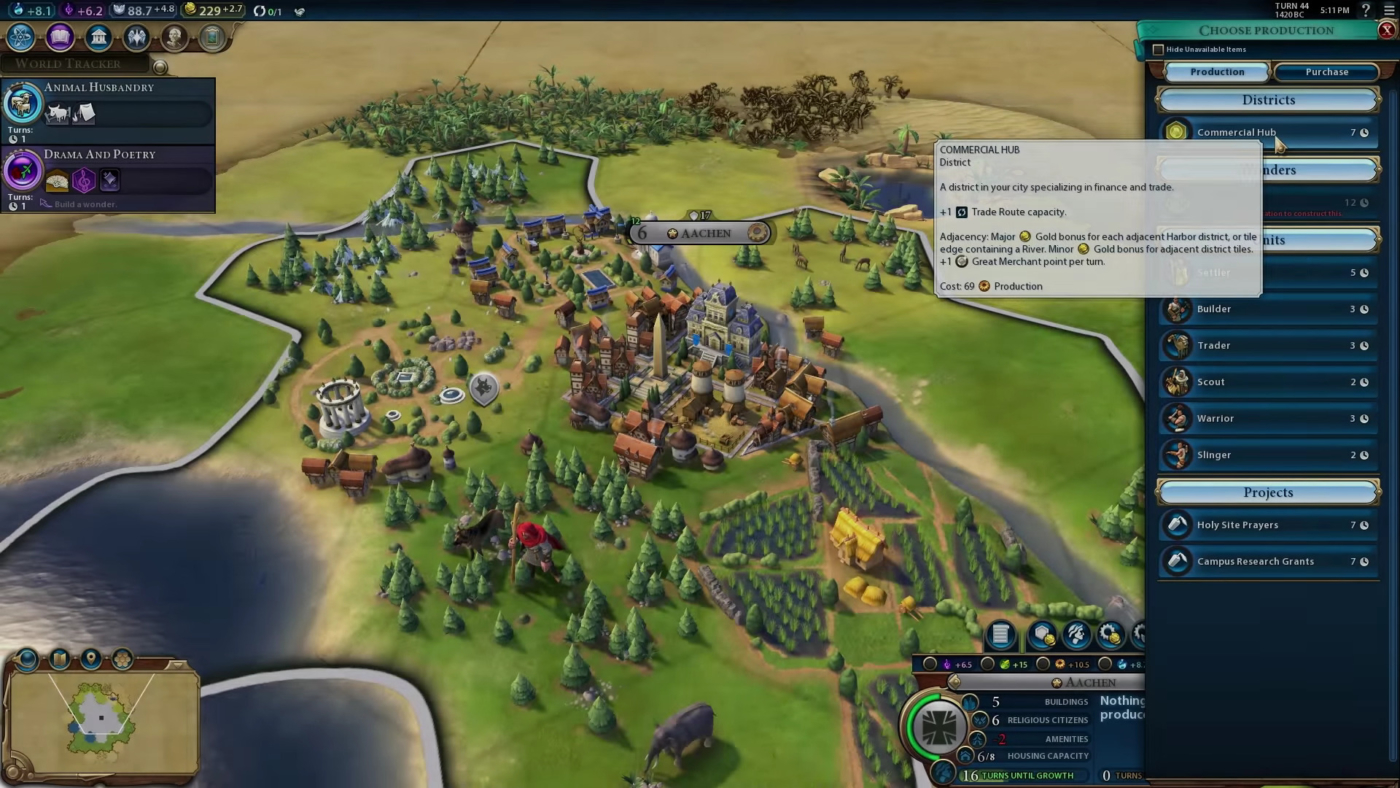The image size is (1400, 788).
Task: Open the Technology tree via the atom icon
Action: [x=20, y=35]
